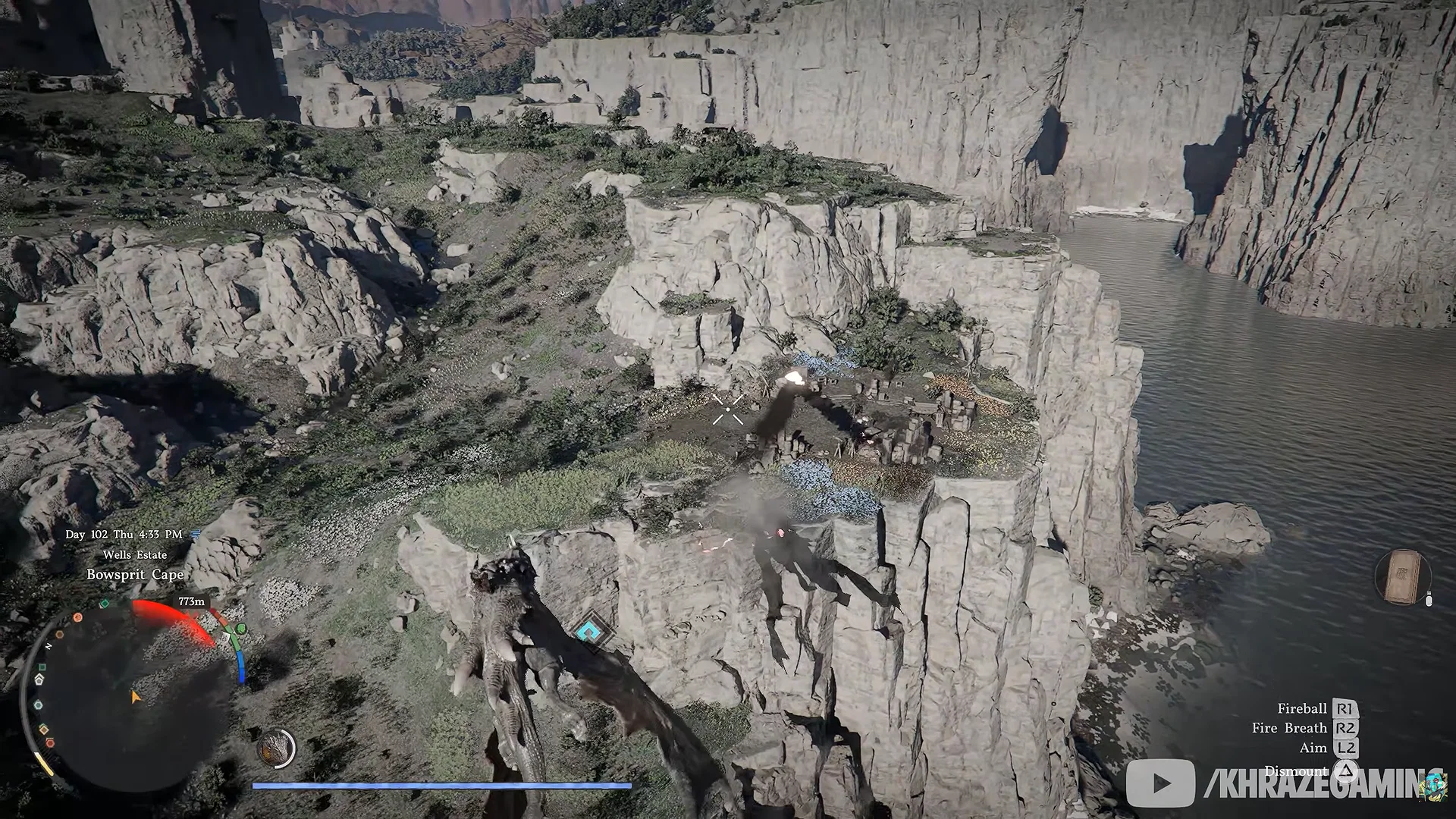The image size is (1456, 819).
Task: Select the dragon portrait beside the minimap
Action: (x=275, y=747)
